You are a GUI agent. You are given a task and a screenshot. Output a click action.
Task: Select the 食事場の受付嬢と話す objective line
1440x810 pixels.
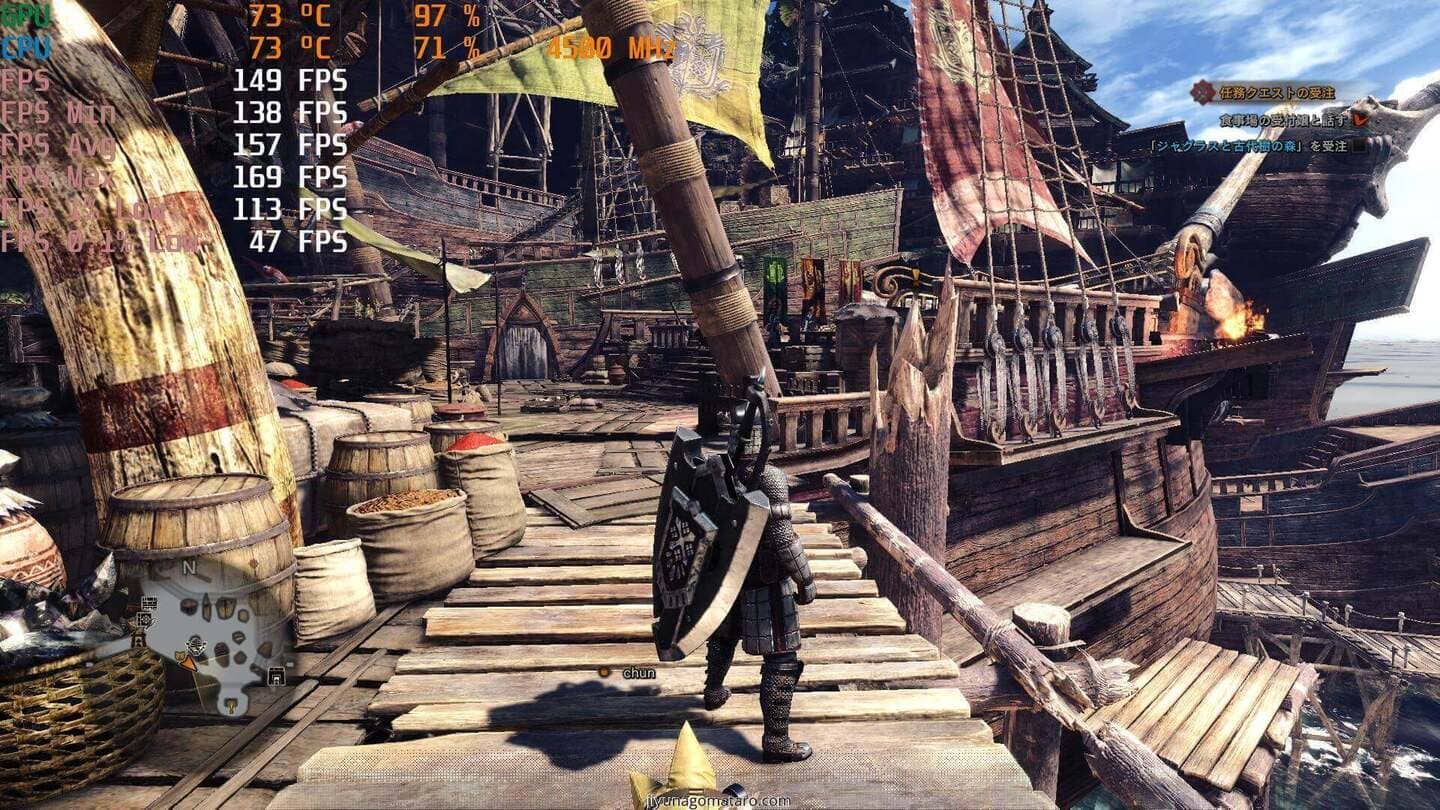1283,121
